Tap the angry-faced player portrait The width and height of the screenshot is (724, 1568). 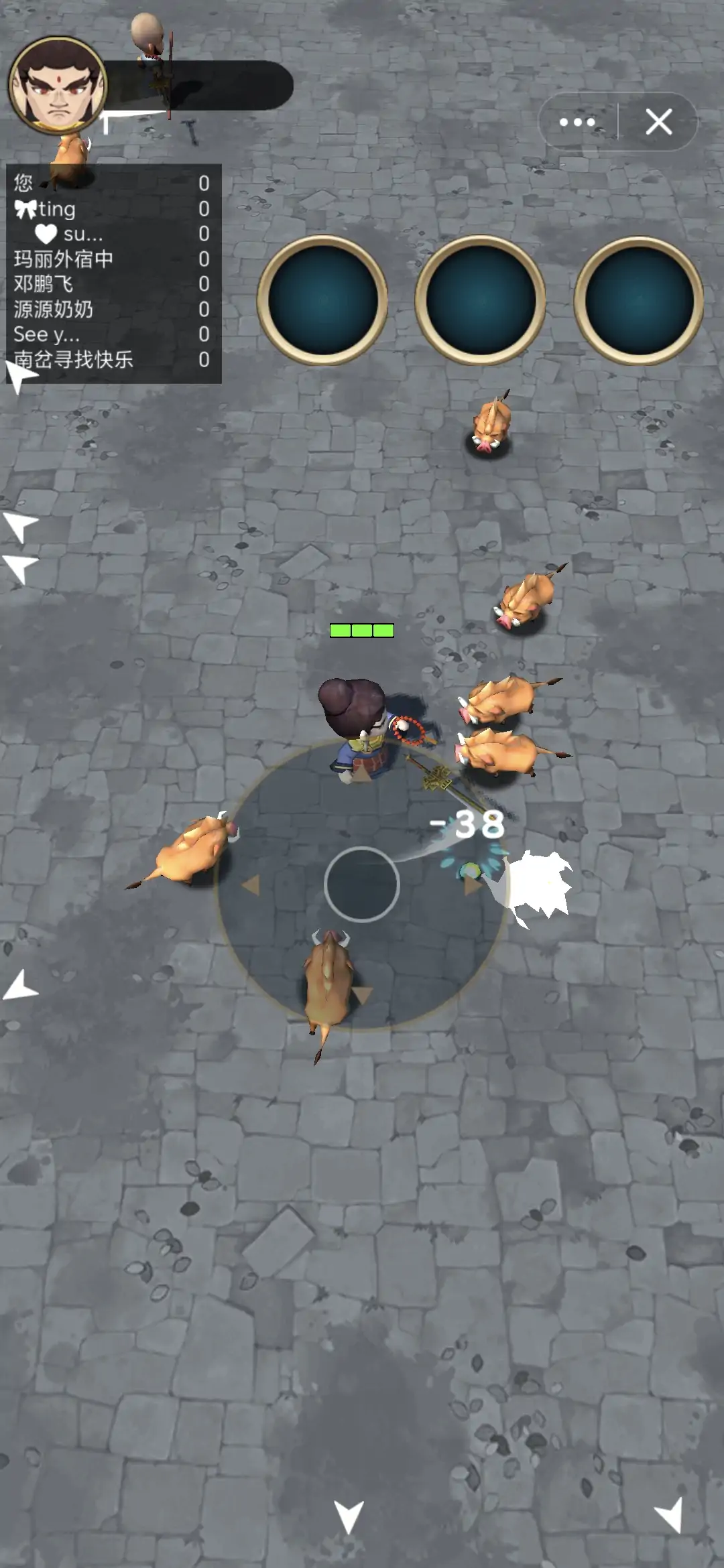pos(58,85)
